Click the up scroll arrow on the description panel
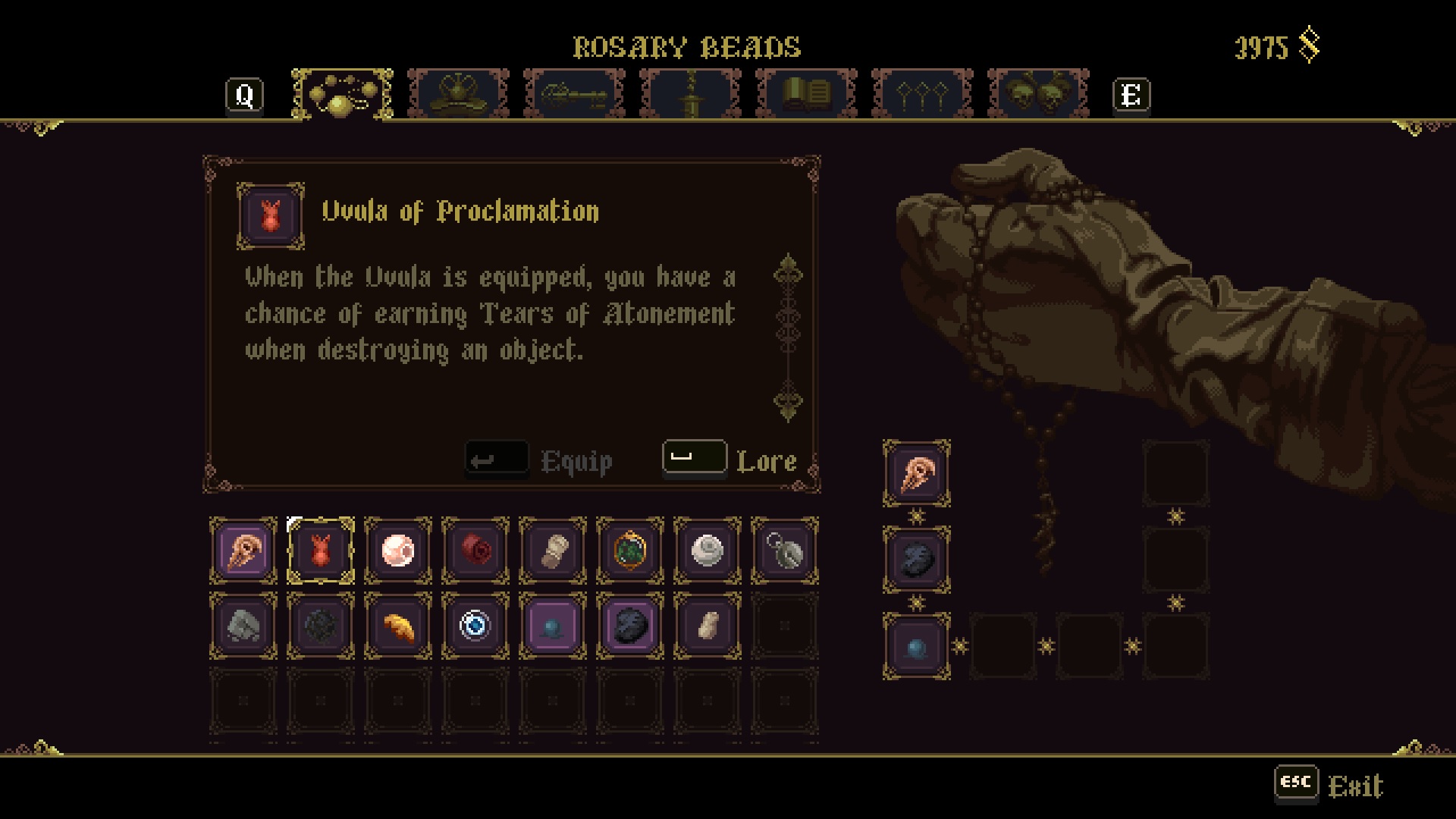Viewport: 1456px width, 819px height. tap(789, 269)
